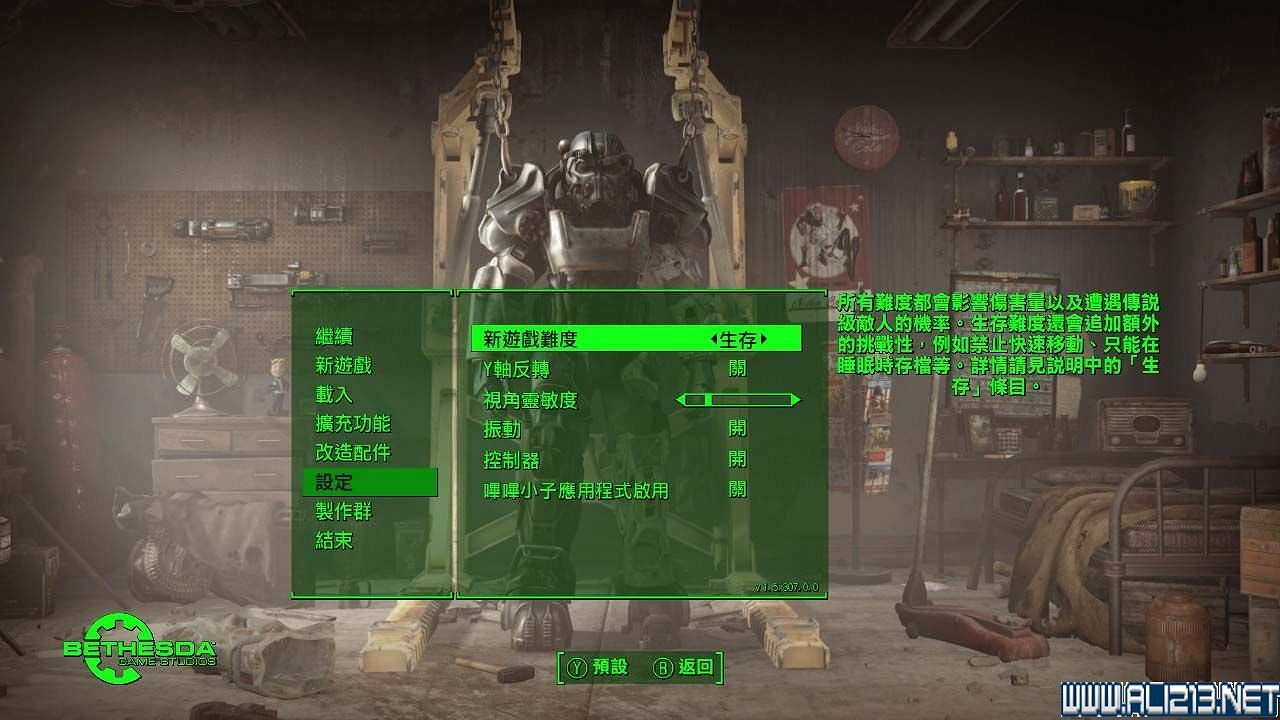Click the right arrow on 新遊戲難度 selector
1280x720 pixels.
[x=766, y=339]
